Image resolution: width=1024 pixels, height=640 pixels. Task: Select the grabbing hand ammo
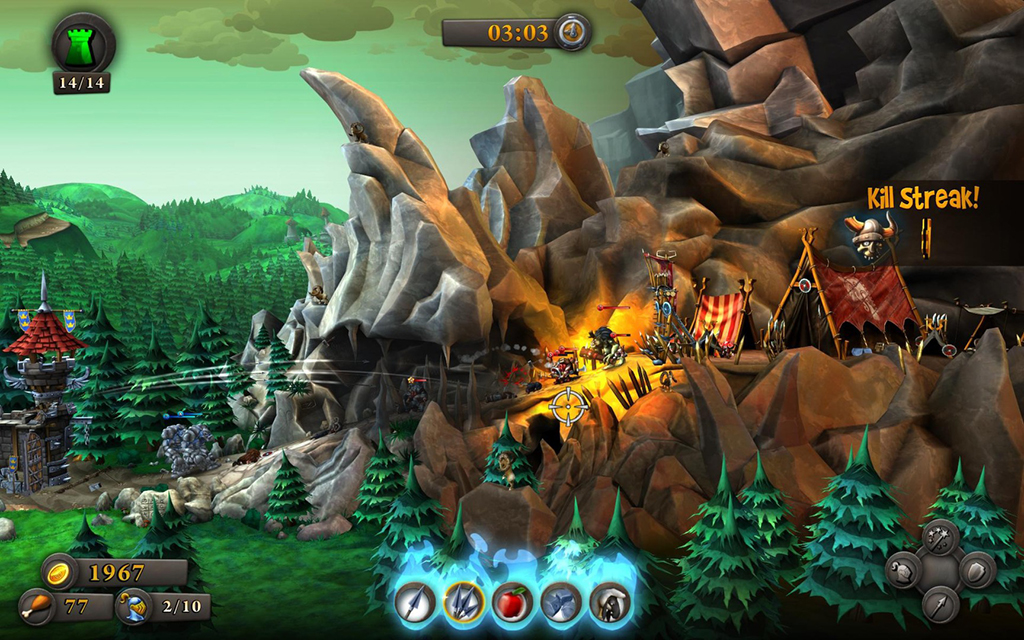point(607,602)
